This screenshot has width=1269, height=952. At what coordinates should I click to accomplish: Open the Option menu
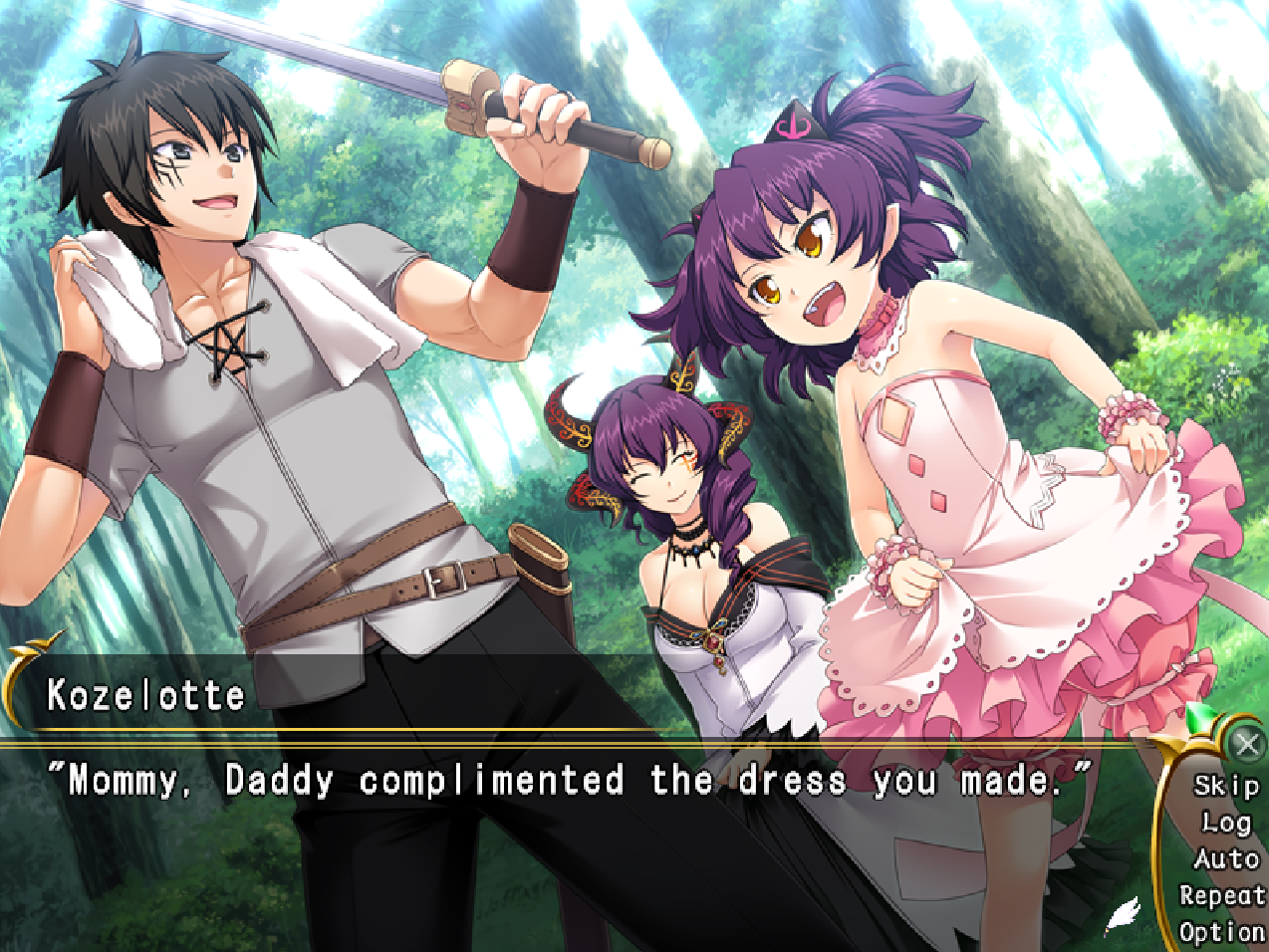(x=1222, y=932)
